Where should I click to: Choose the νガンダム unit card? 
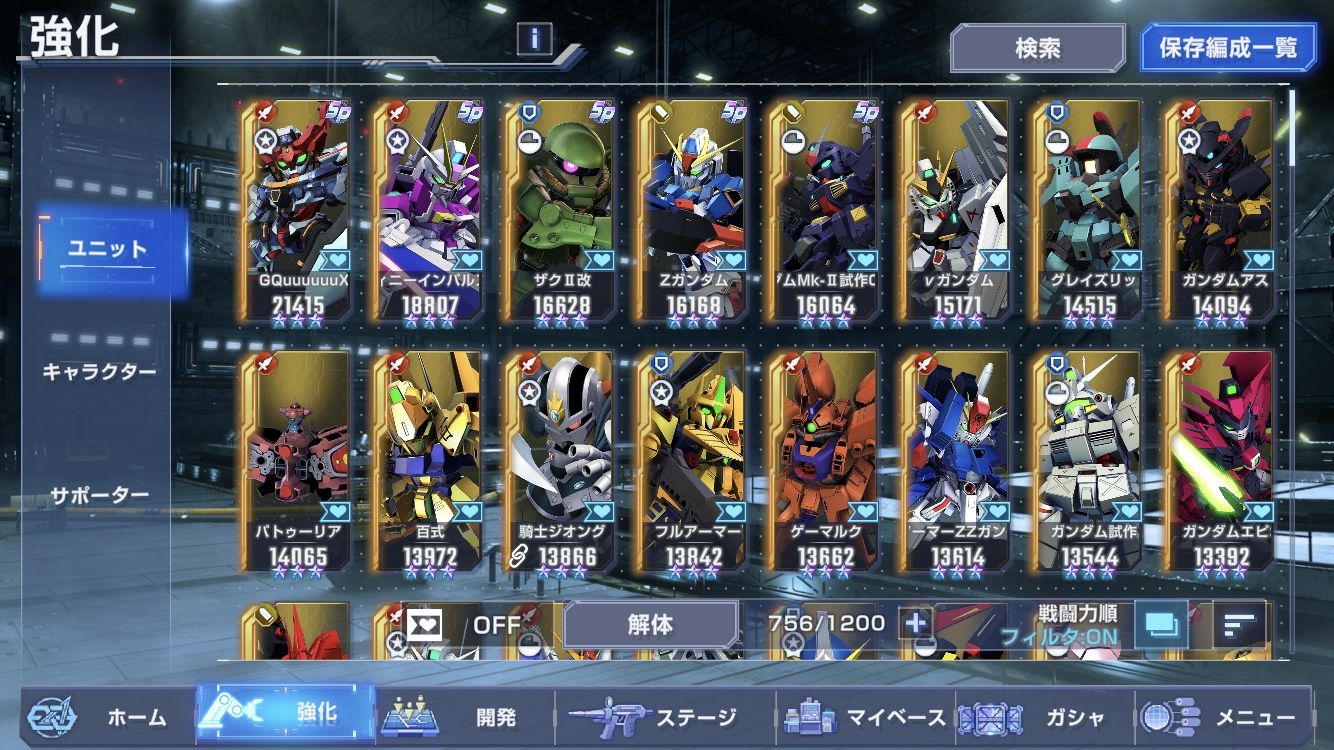(953, 210)
